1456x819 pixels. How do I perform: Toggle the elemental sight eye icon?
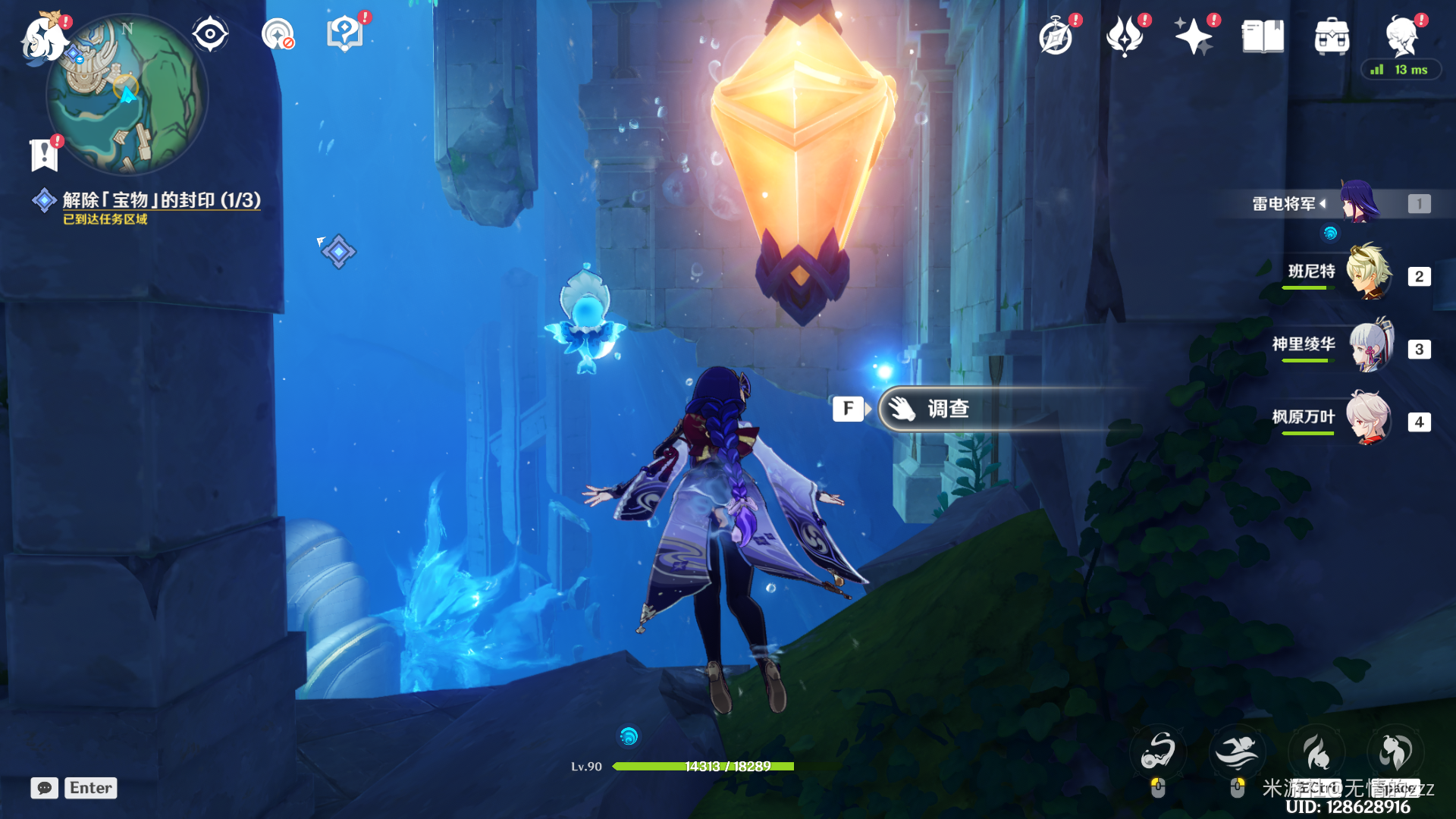pos(210,34)
